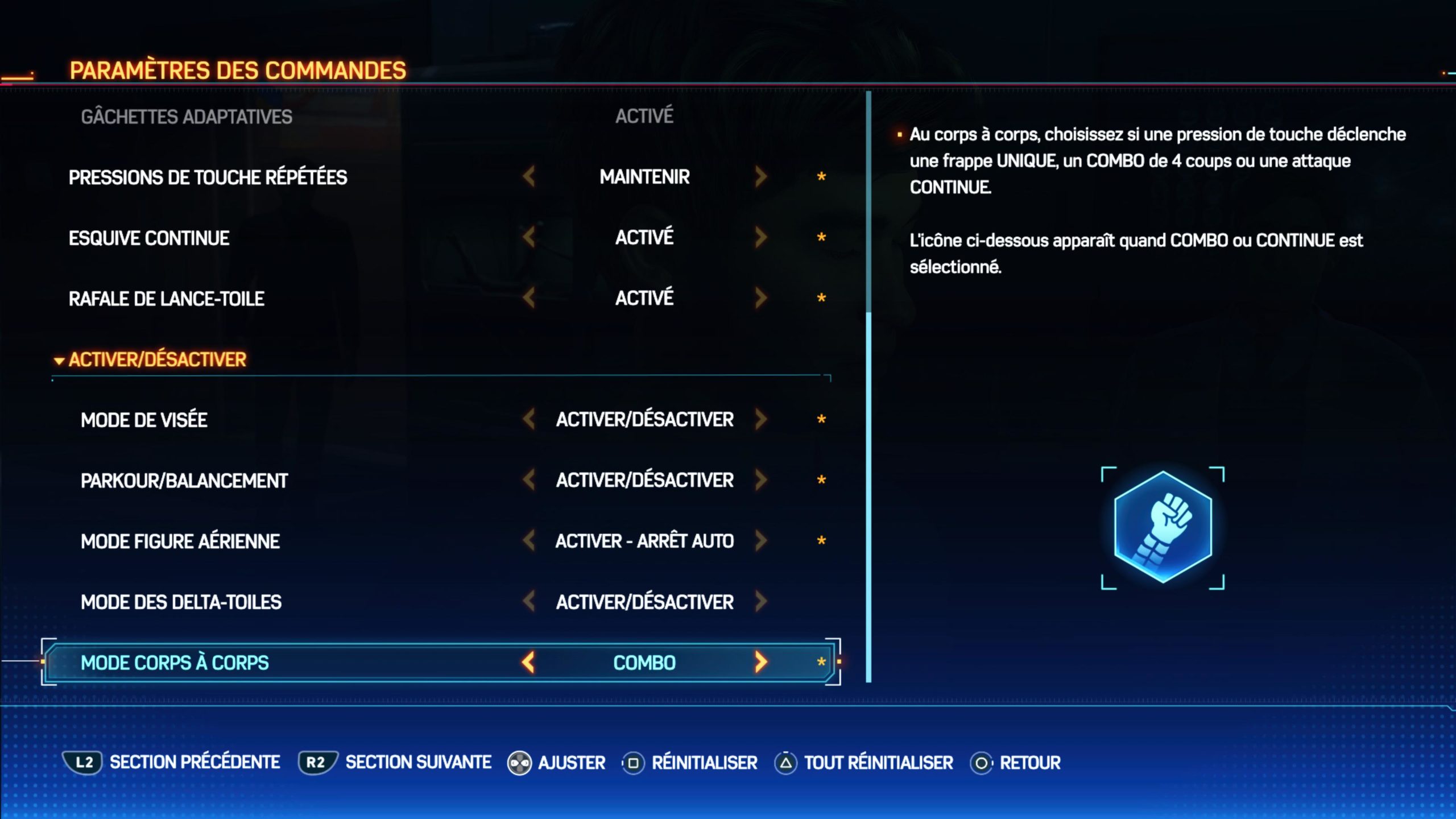Select the Rafale de lance-toile setting
1456x819 pixels.
coord(167,299)
